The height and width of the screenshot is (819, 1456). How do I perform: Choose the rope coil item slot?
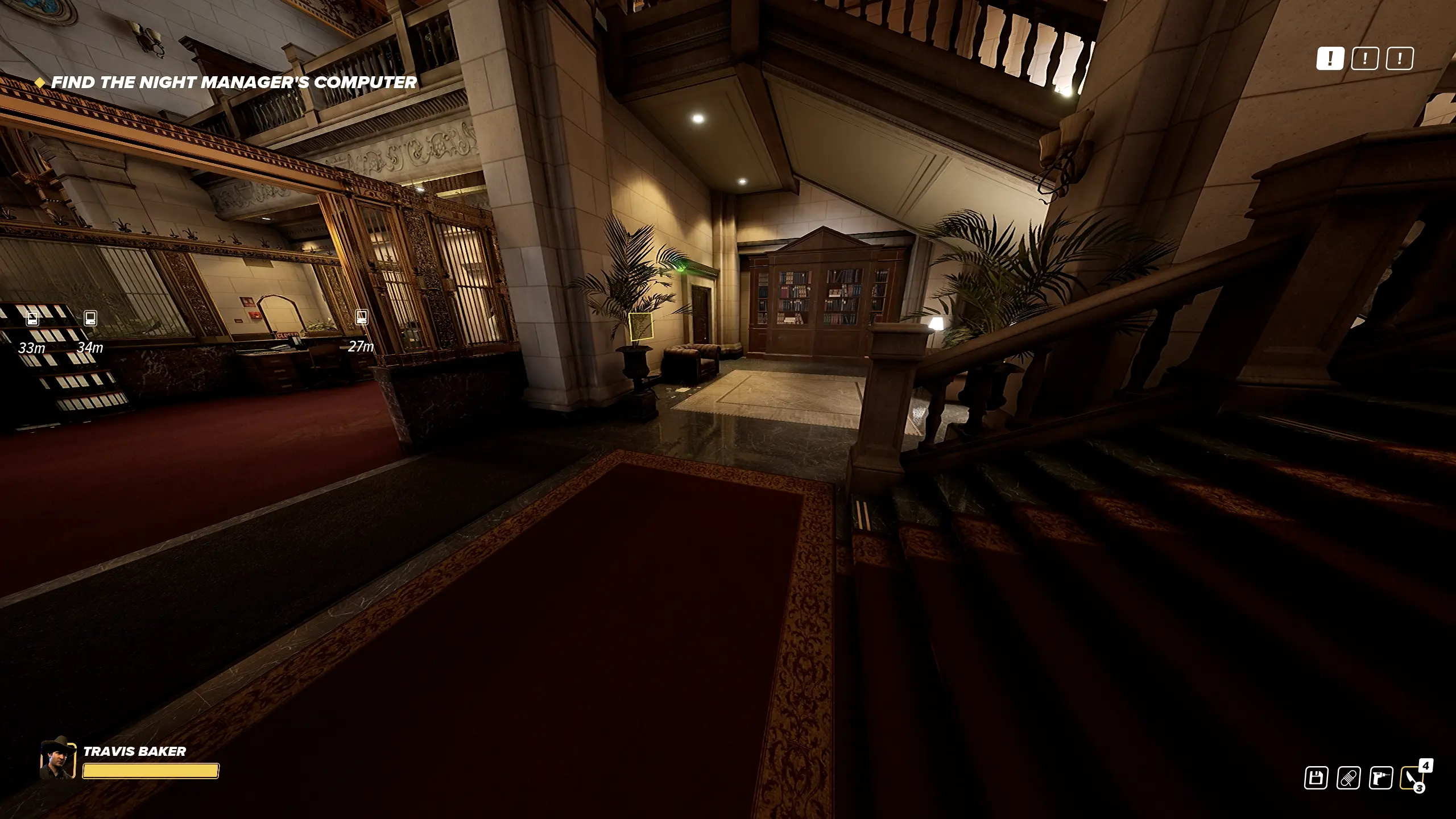pyautogui.click(x=1349, y=778)
